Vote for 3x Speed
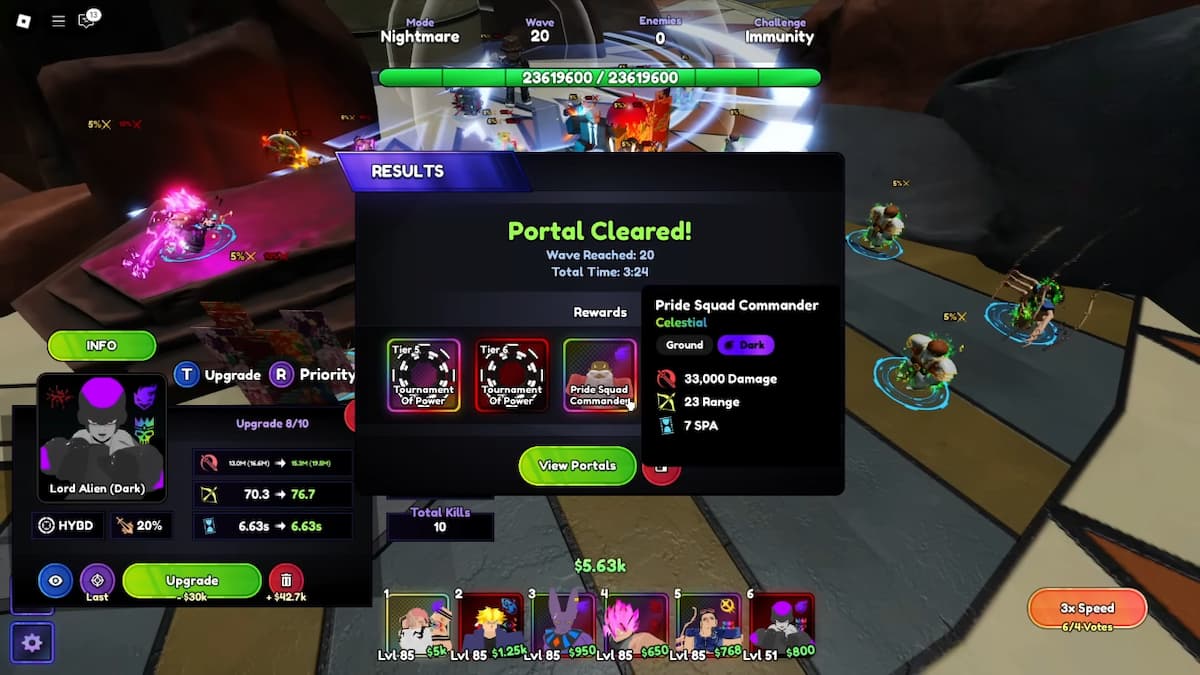 point(1086,608)
